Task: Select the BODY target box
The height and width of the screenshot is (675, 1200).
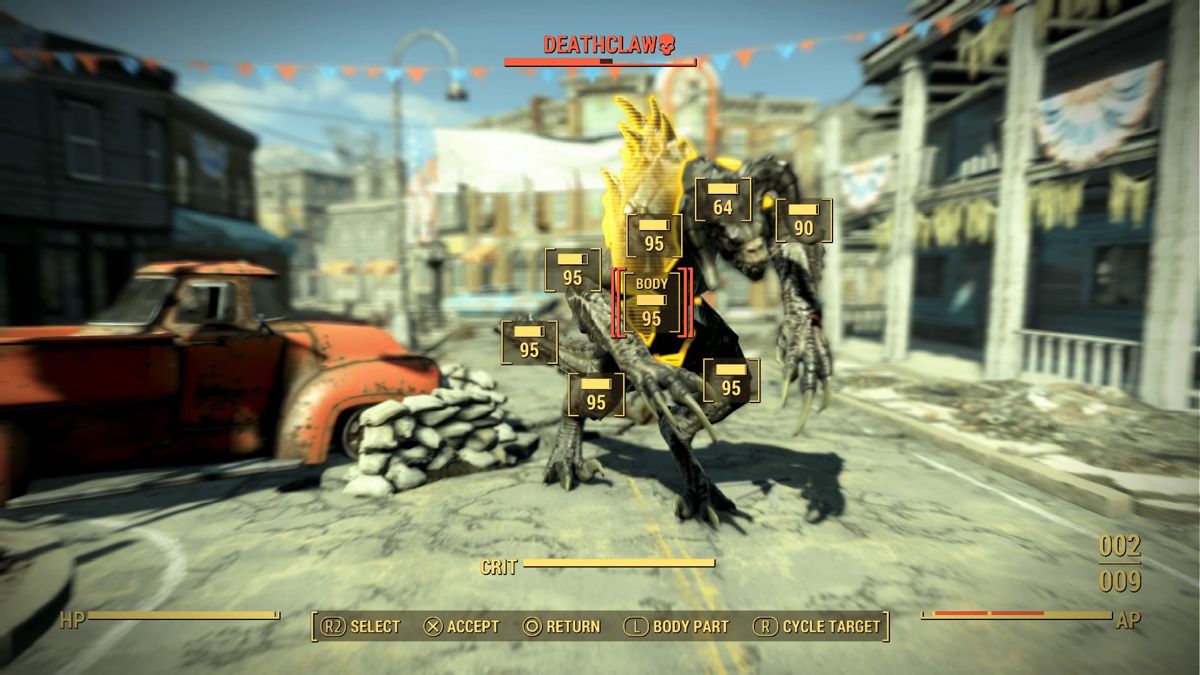Action: [651, 303]
